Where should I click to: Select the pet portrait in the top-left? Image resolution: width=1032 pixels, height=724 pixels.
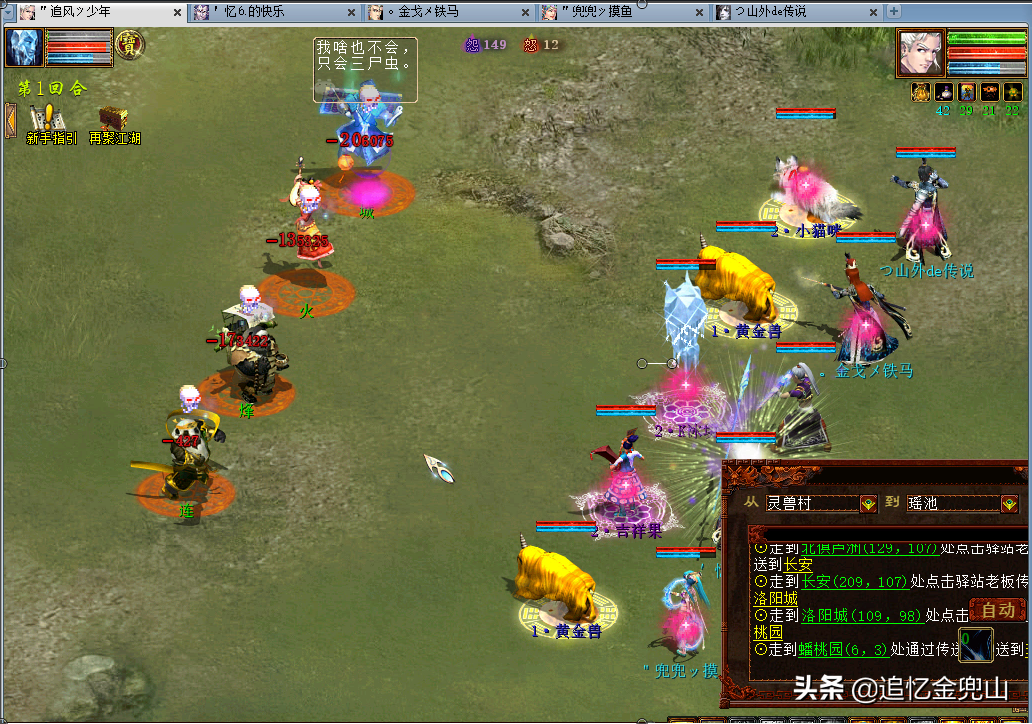tap(23, 48)
